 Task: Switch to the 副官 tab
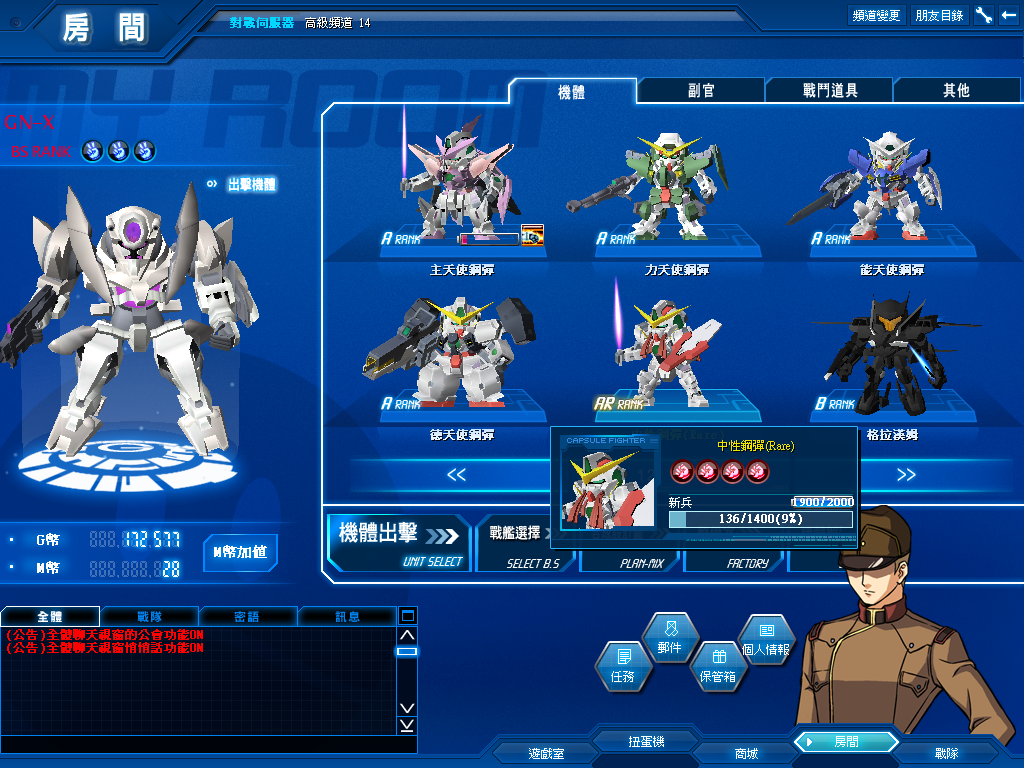(x=700, y=91)
